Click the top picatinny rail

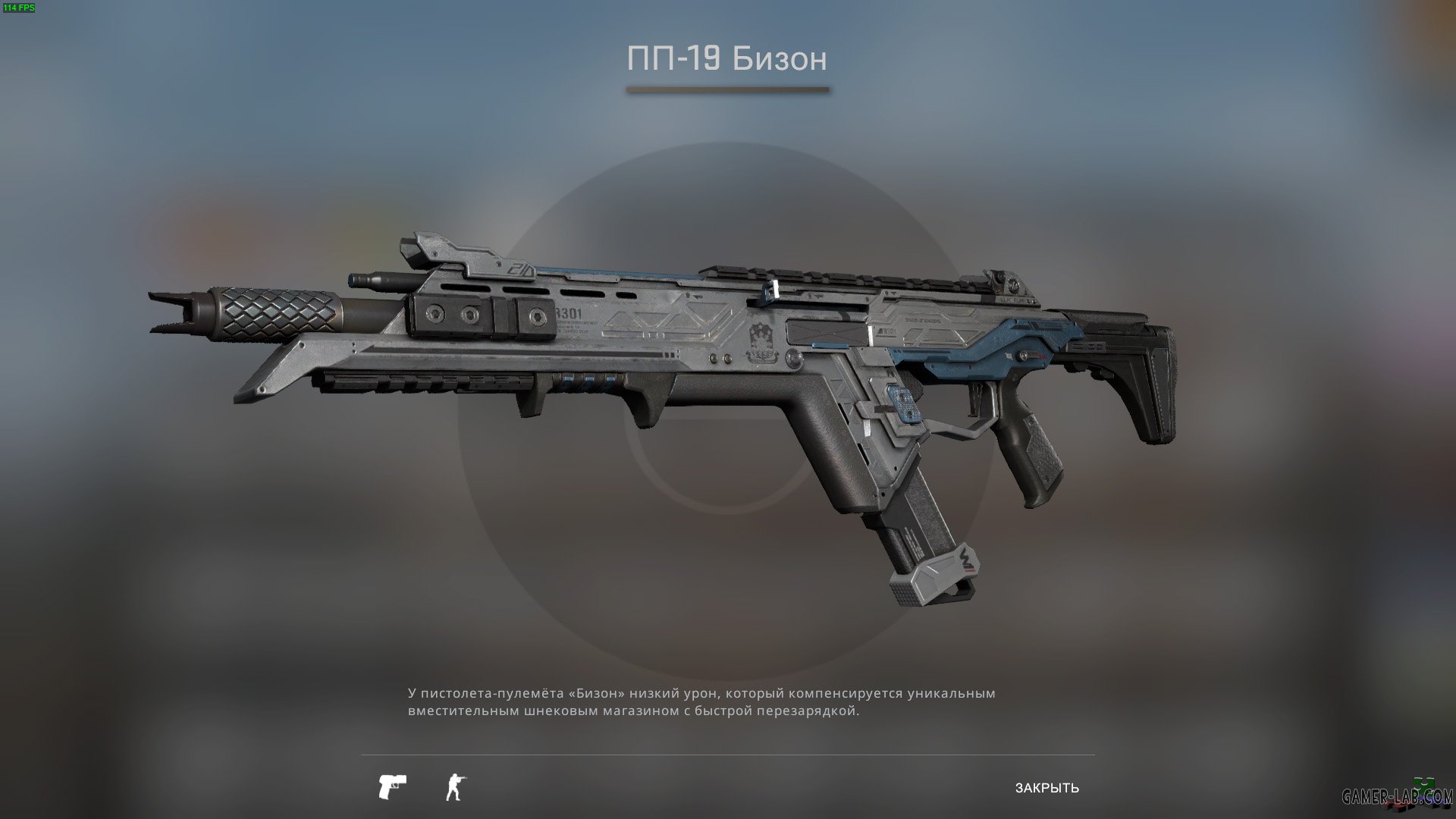(x=834, y=277)
